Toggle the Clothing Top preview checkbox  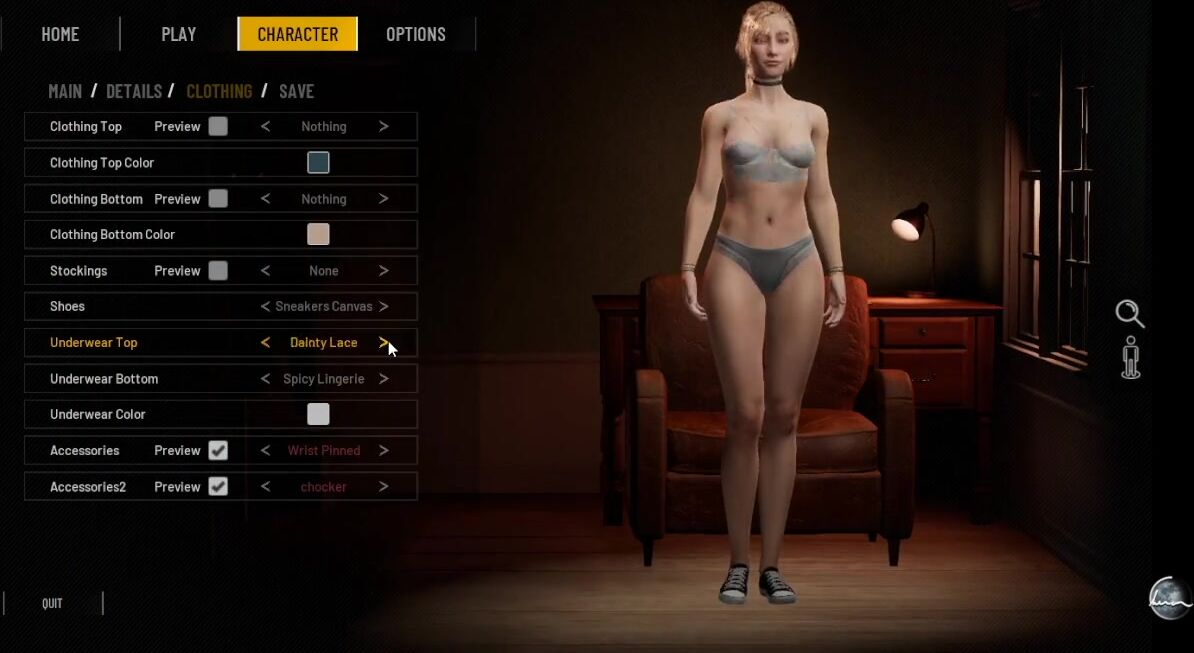pyautogui.click(x=218, y=127)
